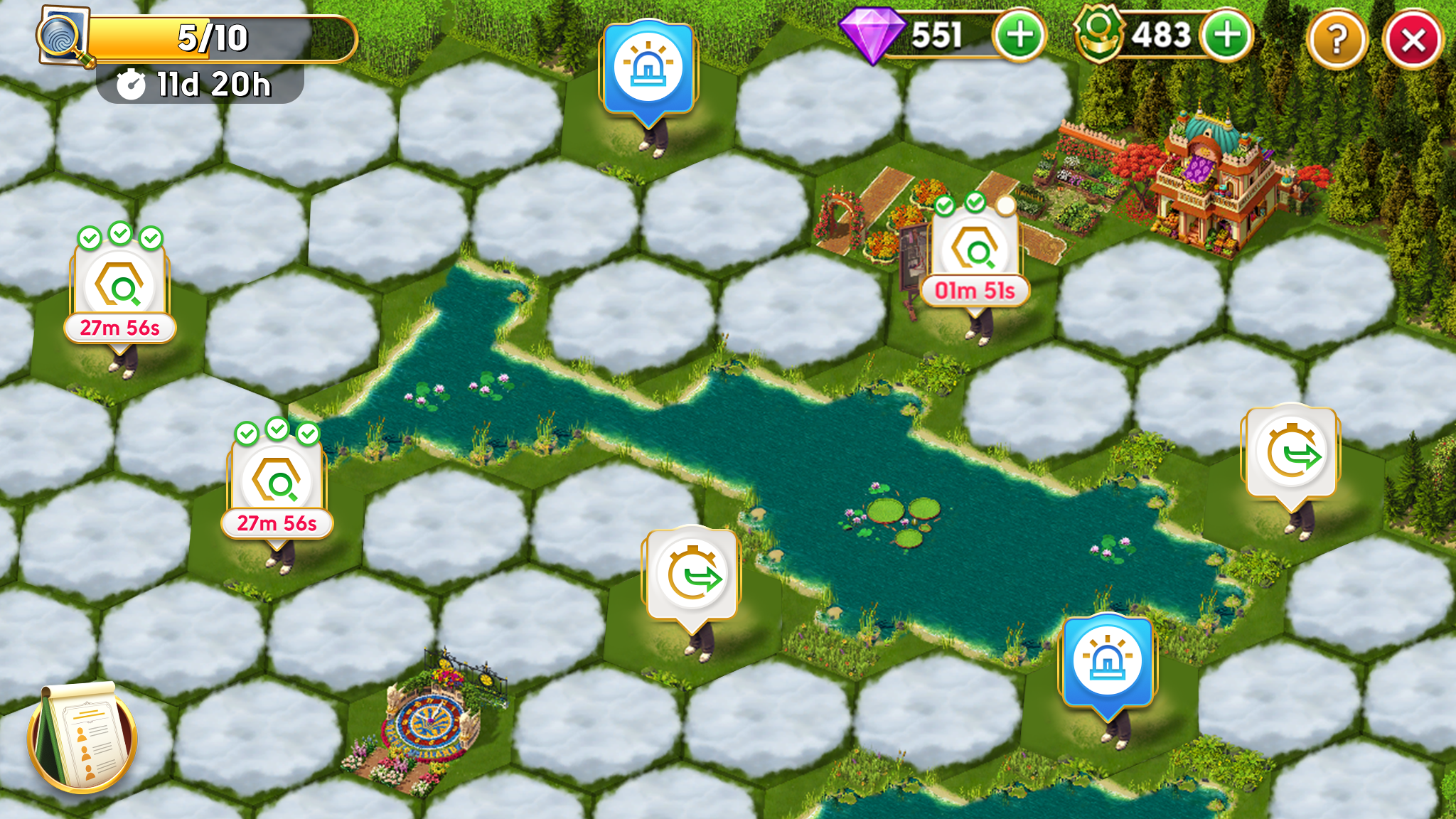The height and width of the screenshot is (819, 1456).
Task: Open the question mark help button
Action: (1337, 40)
